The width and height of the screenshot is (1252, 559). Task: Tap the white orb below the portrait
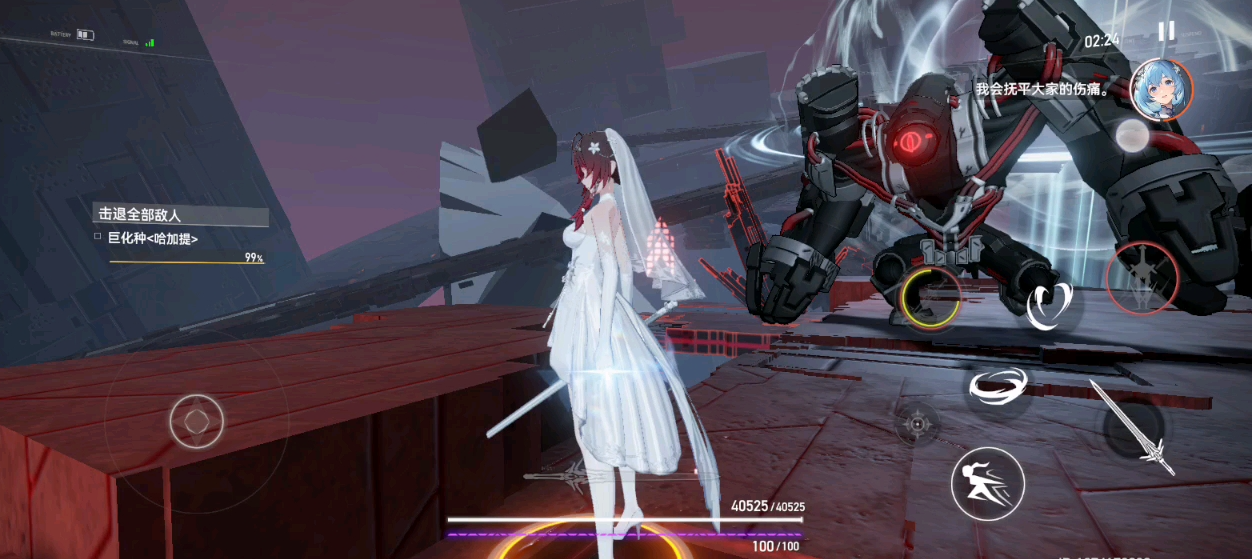point(1130,137)
